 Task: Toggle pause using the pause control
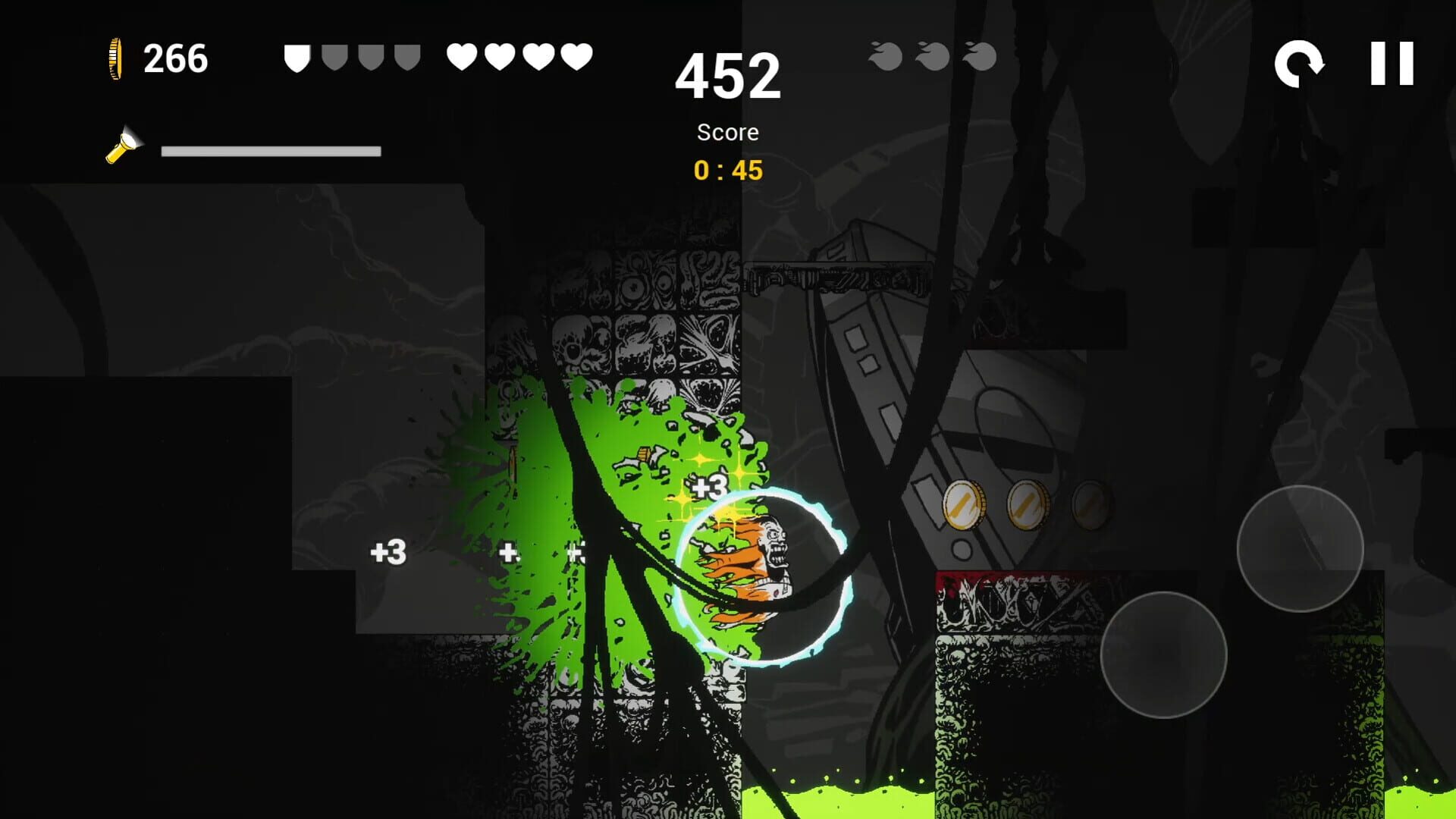coord(1392,62)
